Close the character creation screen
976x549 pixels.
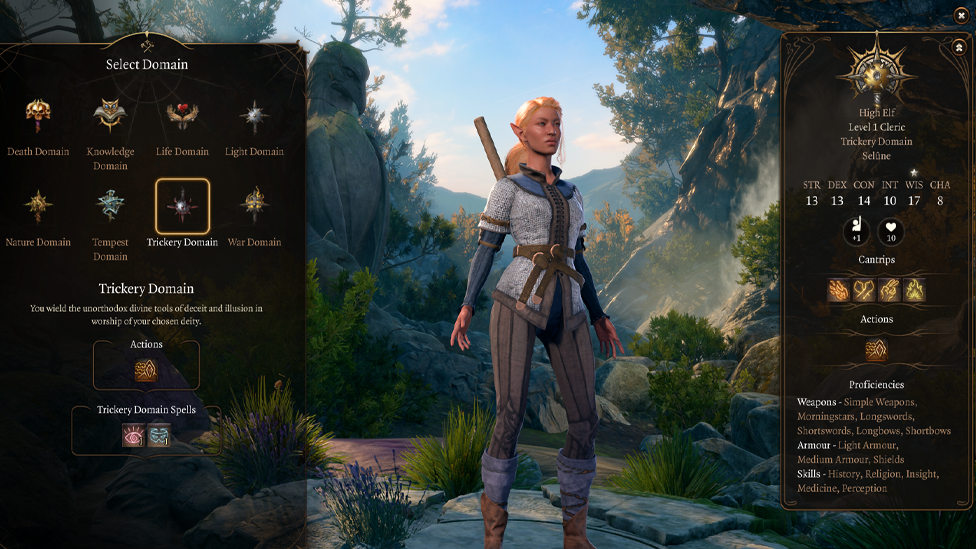tap(961, 15)
